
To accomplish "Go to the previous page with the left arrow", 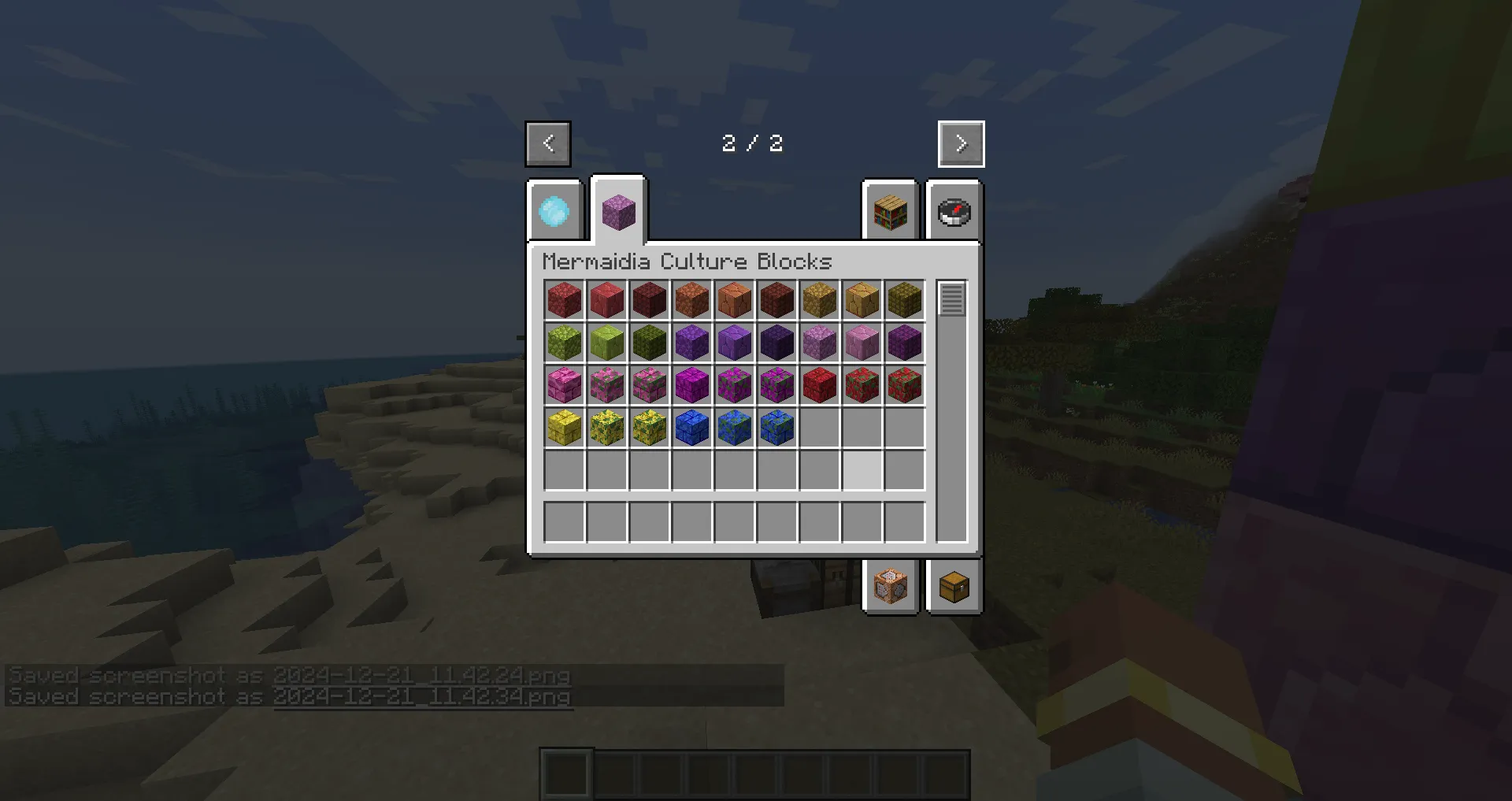I will (x=547, y=143).
